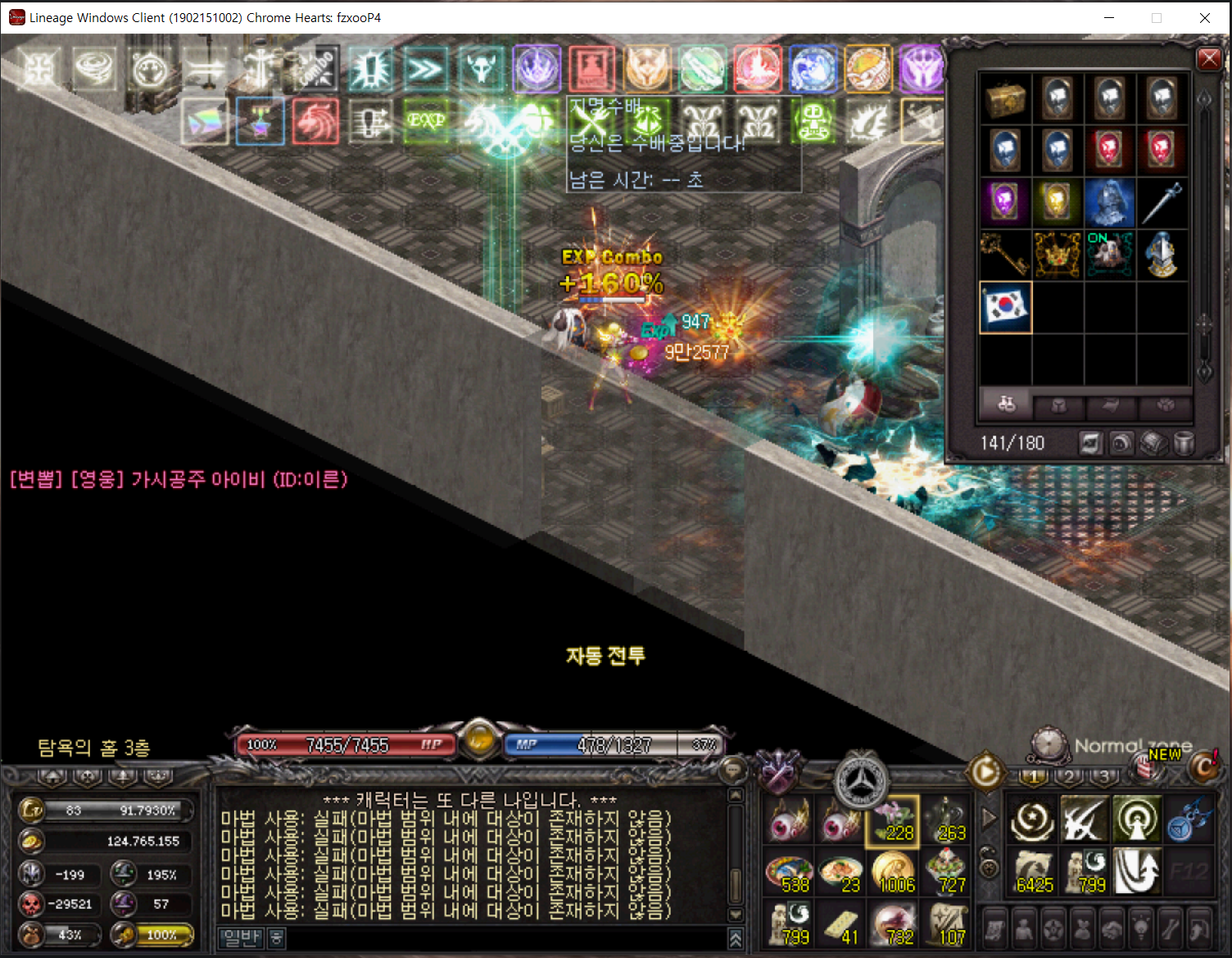This screenshot has height=958, width=1232.
Task: Close the inventory window
Action: pos(1209,59)
